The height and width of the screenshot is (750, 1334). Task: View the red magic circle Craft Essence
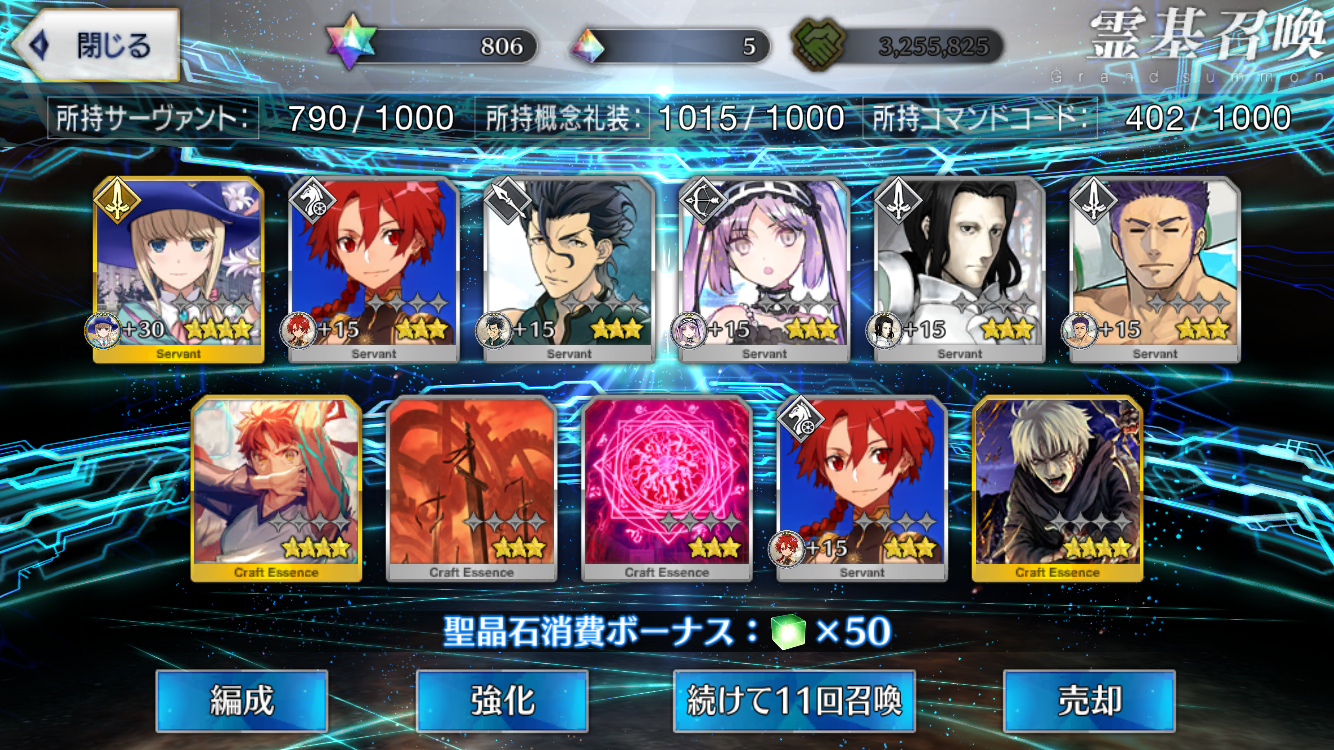click(x=667, y=487)
